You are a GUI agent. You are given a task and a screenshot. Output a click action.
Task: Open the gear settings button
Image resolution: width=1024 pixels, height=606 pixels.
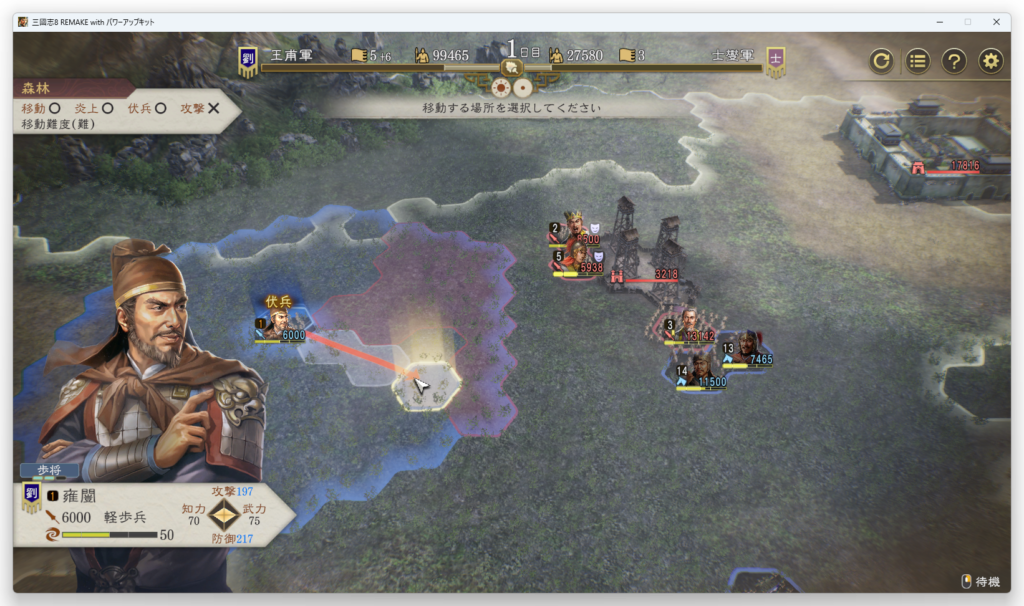point(990,61)
